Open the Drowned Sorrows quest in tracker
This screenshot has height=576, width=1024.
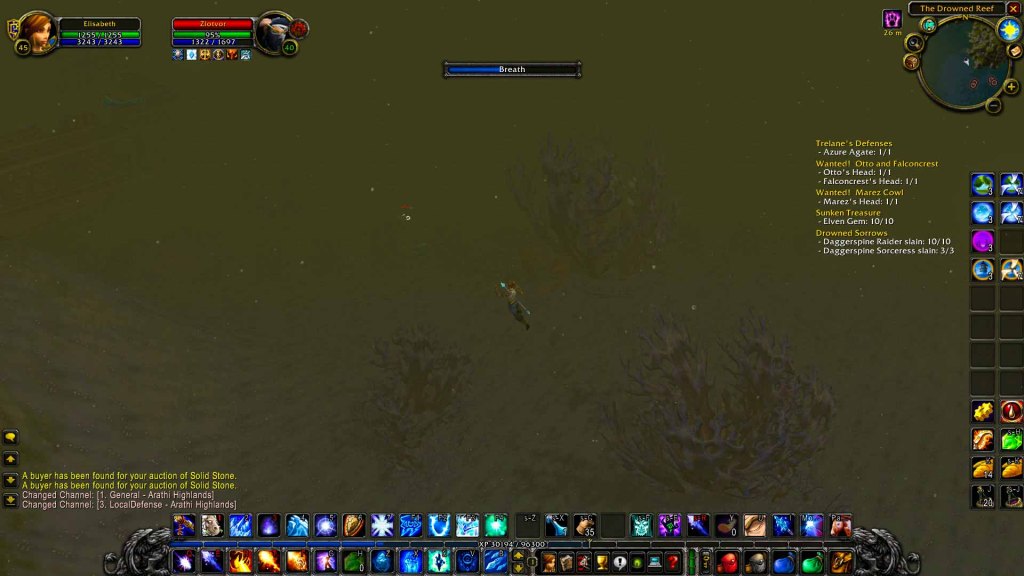point(851,233)
